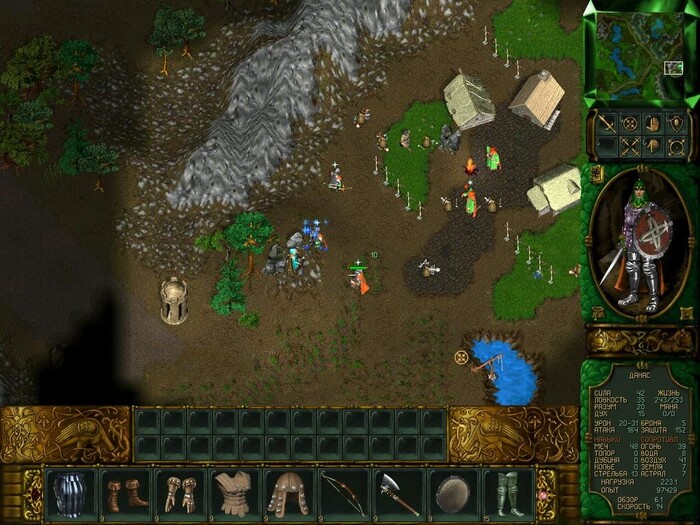The width and height of the screenshot is (700, 525).
Task: Select the leather helmet slot
Action: click(289, 493)
